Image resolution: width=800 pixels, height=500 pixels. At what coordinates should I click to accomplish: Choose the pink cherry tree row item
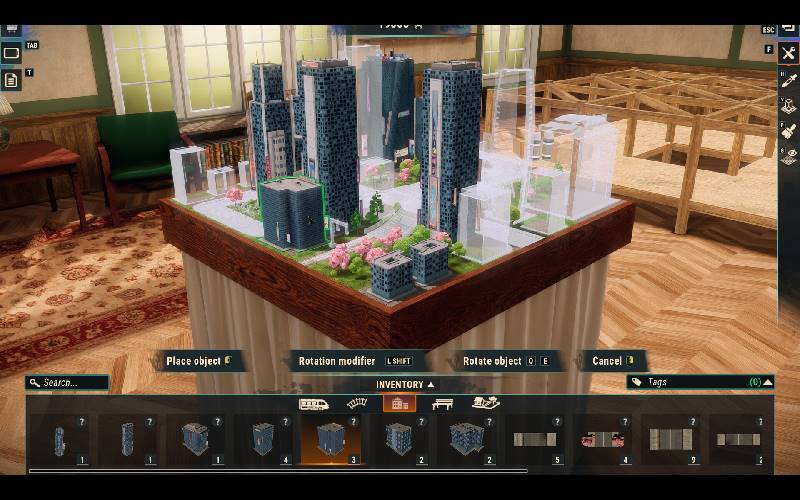(x=603, y=439)
